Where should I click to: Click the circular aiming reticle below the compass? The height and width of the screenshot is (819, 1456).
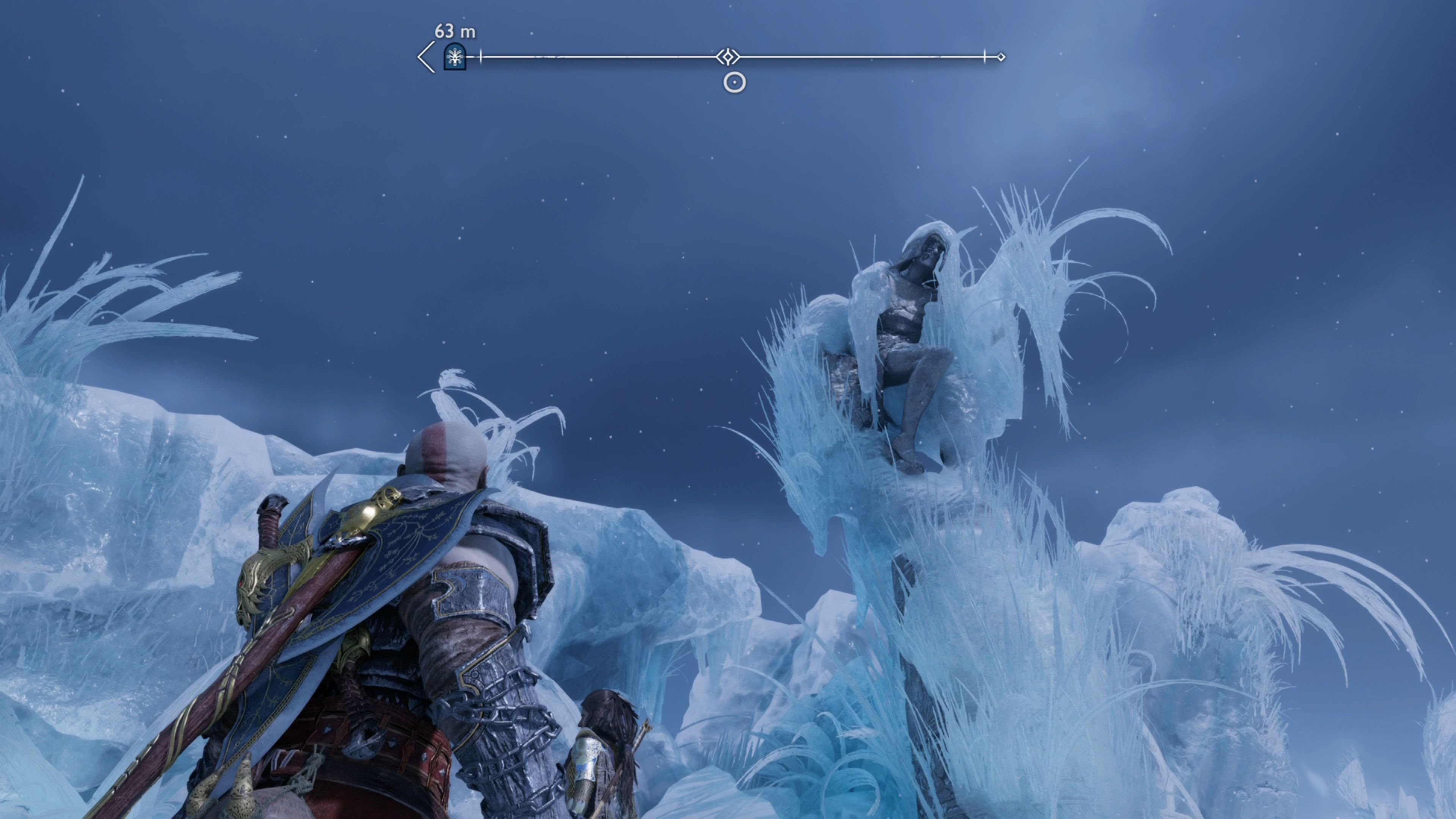pyautogui.click(x=733, y=82)
